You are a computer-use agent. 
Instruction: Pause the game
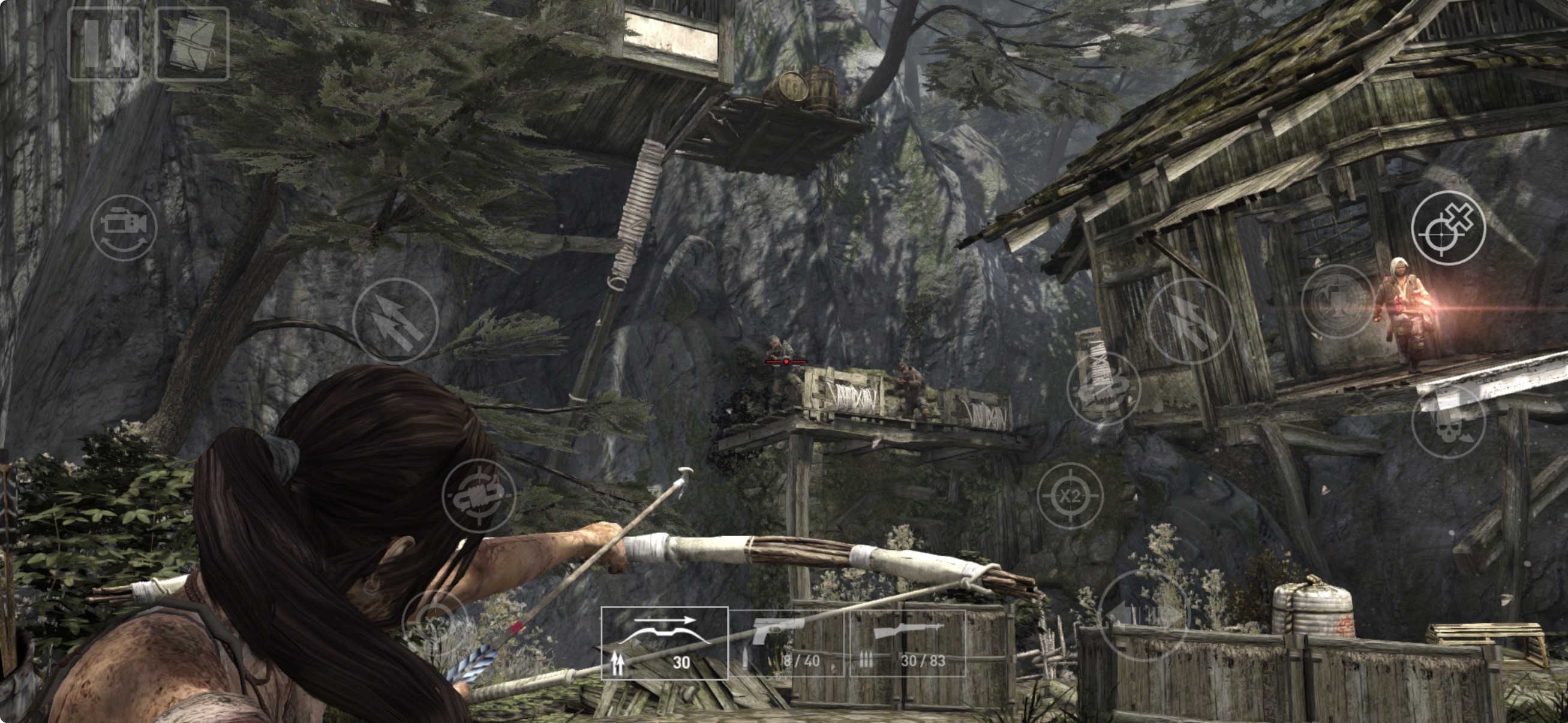click(104, 44)
